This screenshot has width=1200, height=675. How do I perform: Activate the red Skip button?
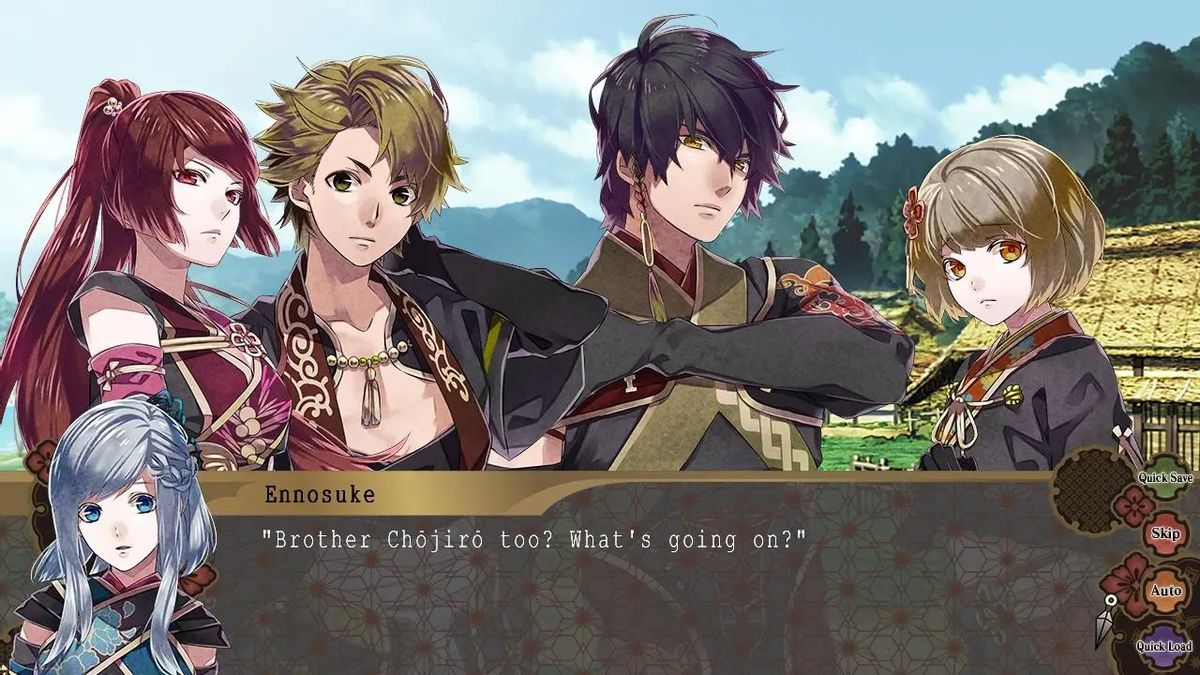point(1165,534)
